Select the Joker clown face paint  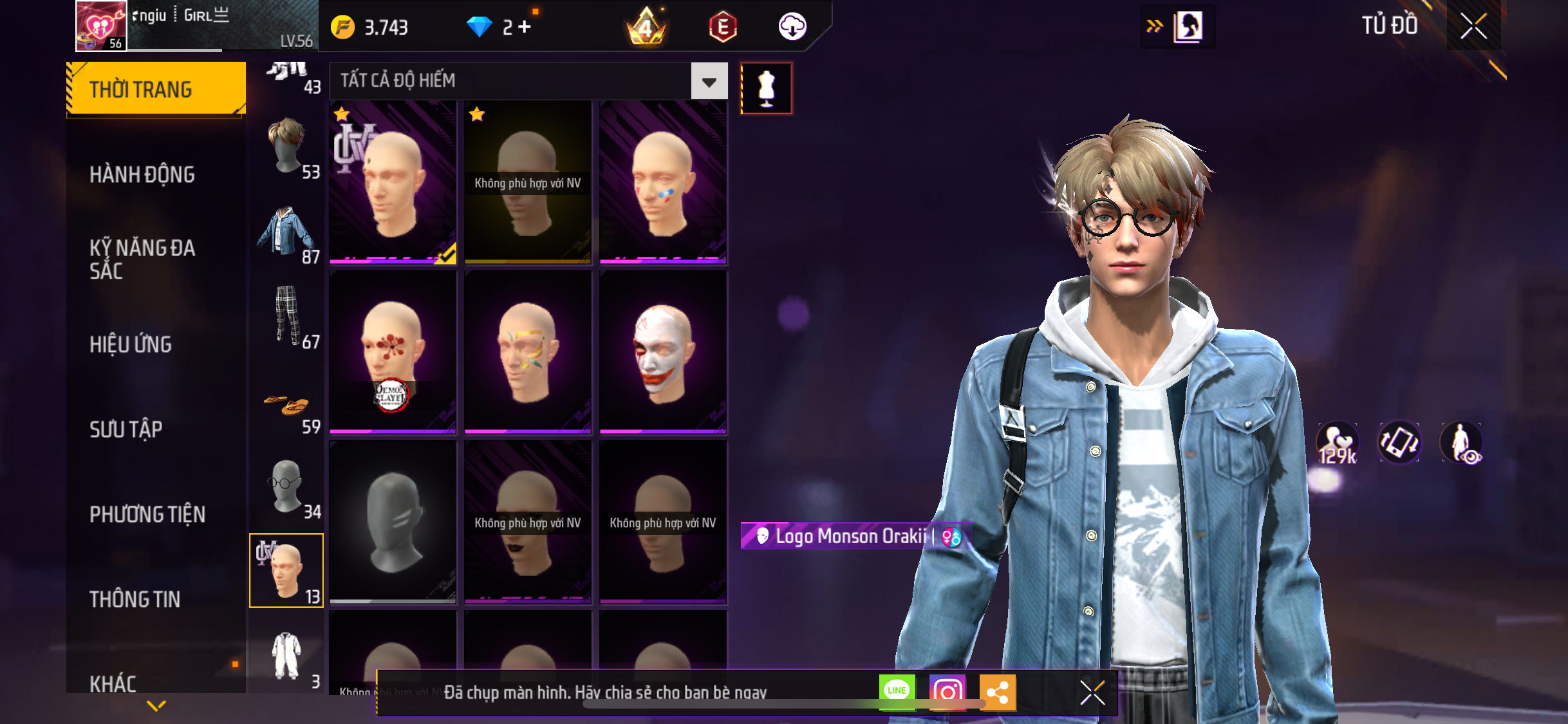pyautogui.click(x=663, y=352)
